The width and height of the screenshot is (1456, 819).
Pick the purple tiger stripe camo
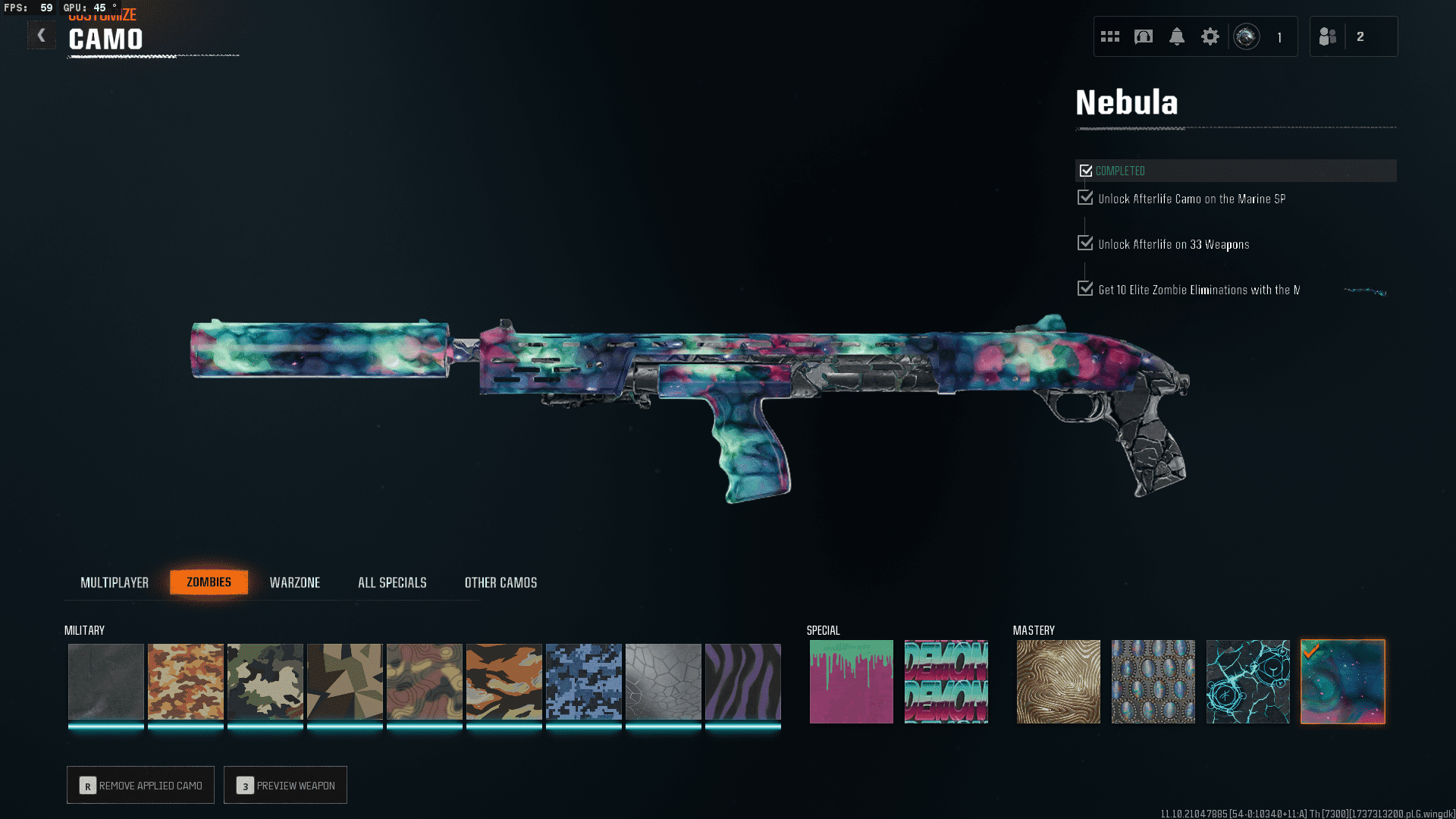pyautogui.click(x=743, y=681)
